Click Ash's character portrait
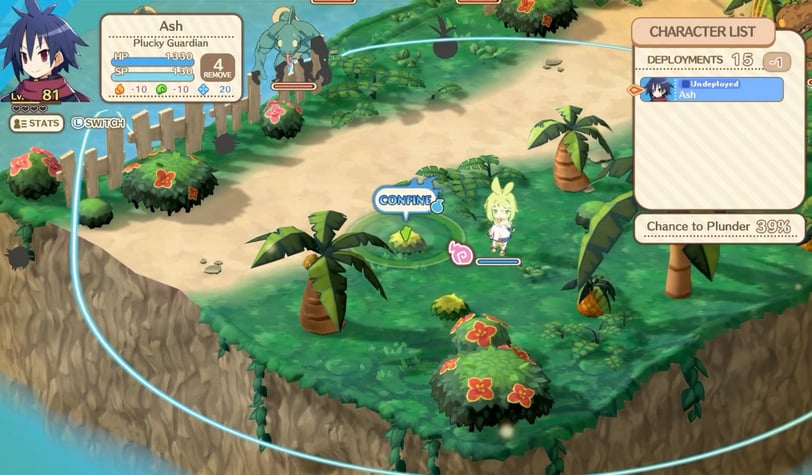Image resolution: width=812 pixels, height=475 pixels. point(42,57)
